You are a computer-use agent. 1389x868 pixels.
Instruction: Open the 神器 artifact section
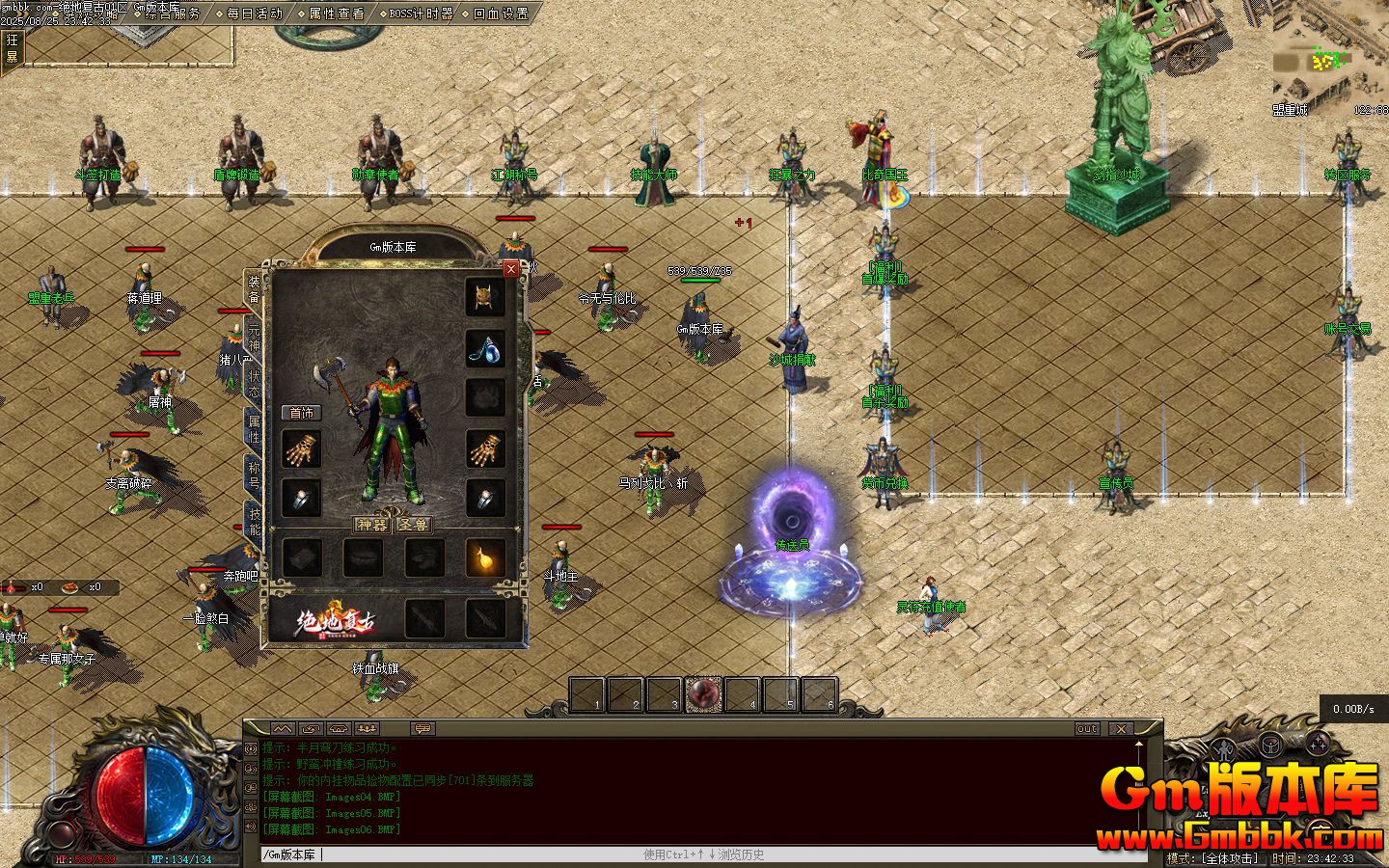coord(371,525)
